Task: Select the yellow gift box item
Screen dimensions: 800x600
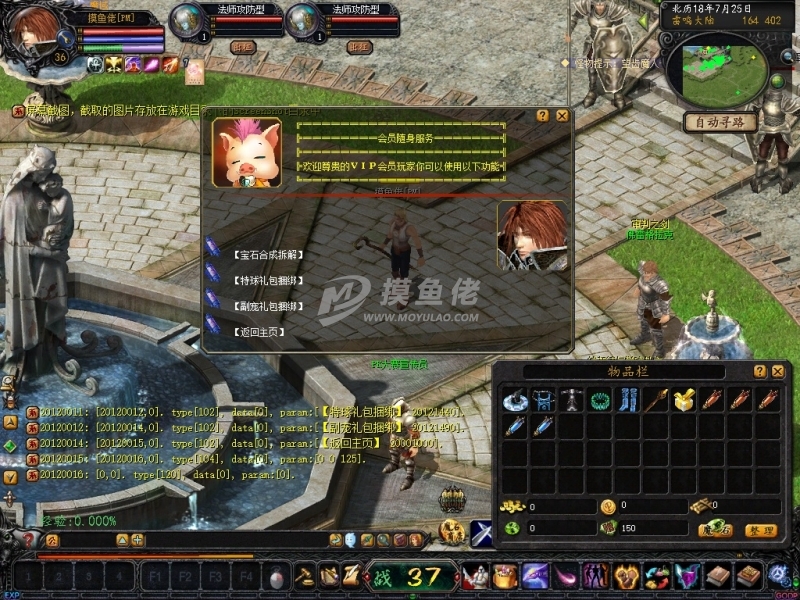Action: point(684,401)
